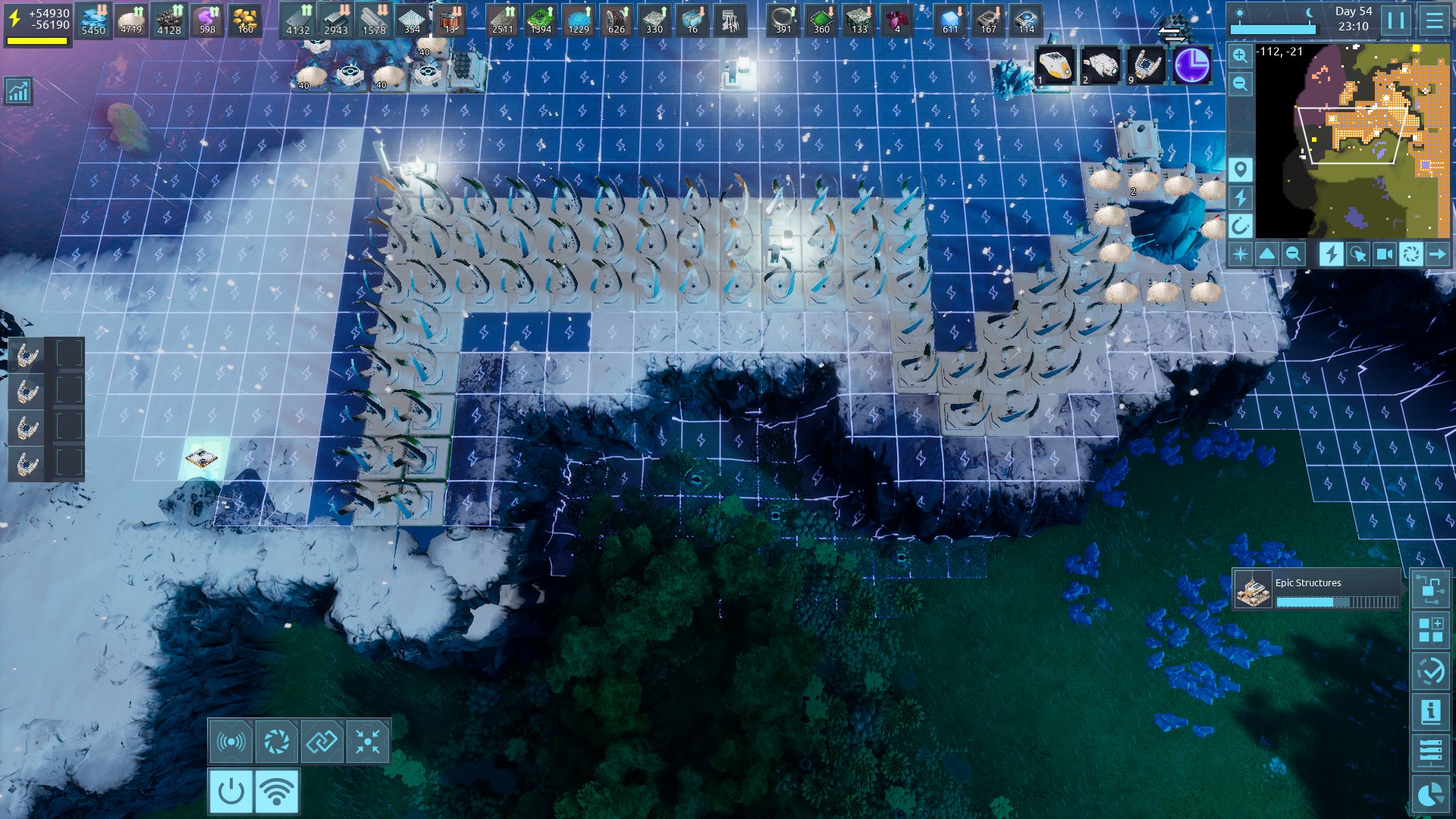Screen dimensions: 1456x819
Task: Zoom in the minimap with the plus magnifier
Action: point(1240,55)
